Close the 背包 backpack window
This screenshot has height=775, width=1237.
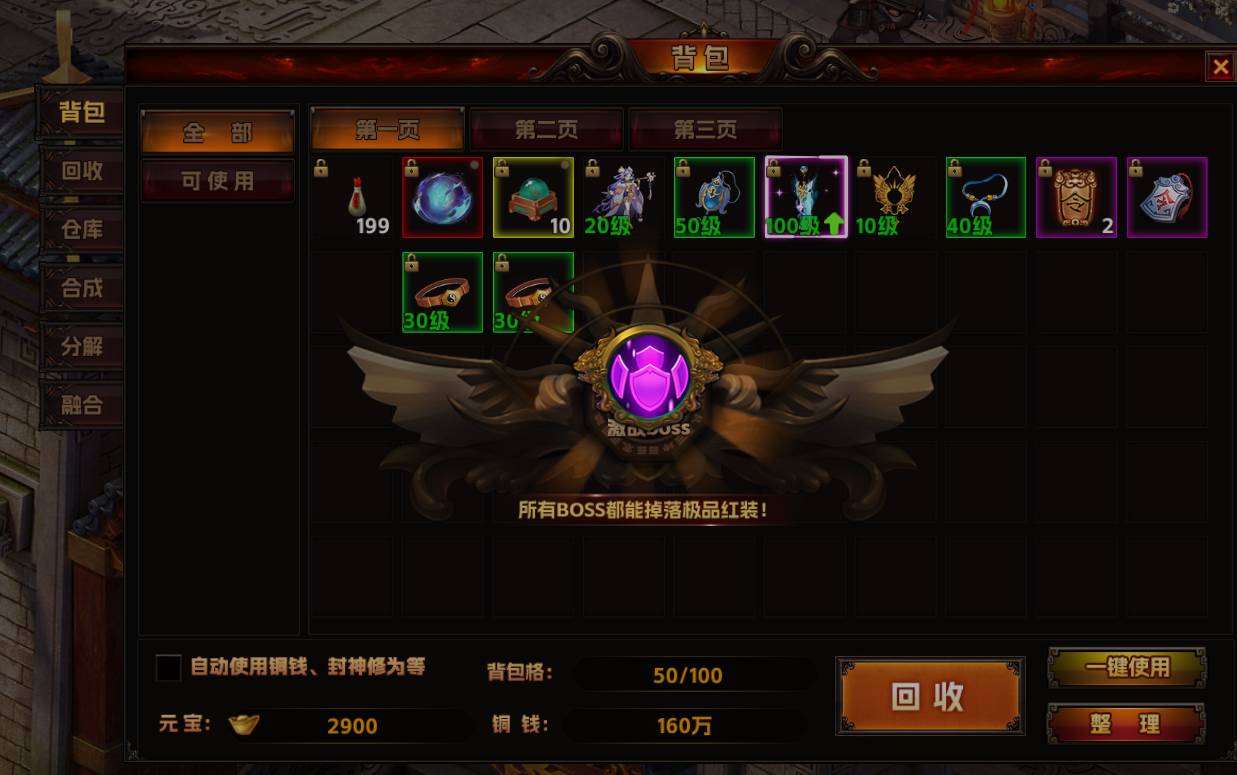[1220, 67]
